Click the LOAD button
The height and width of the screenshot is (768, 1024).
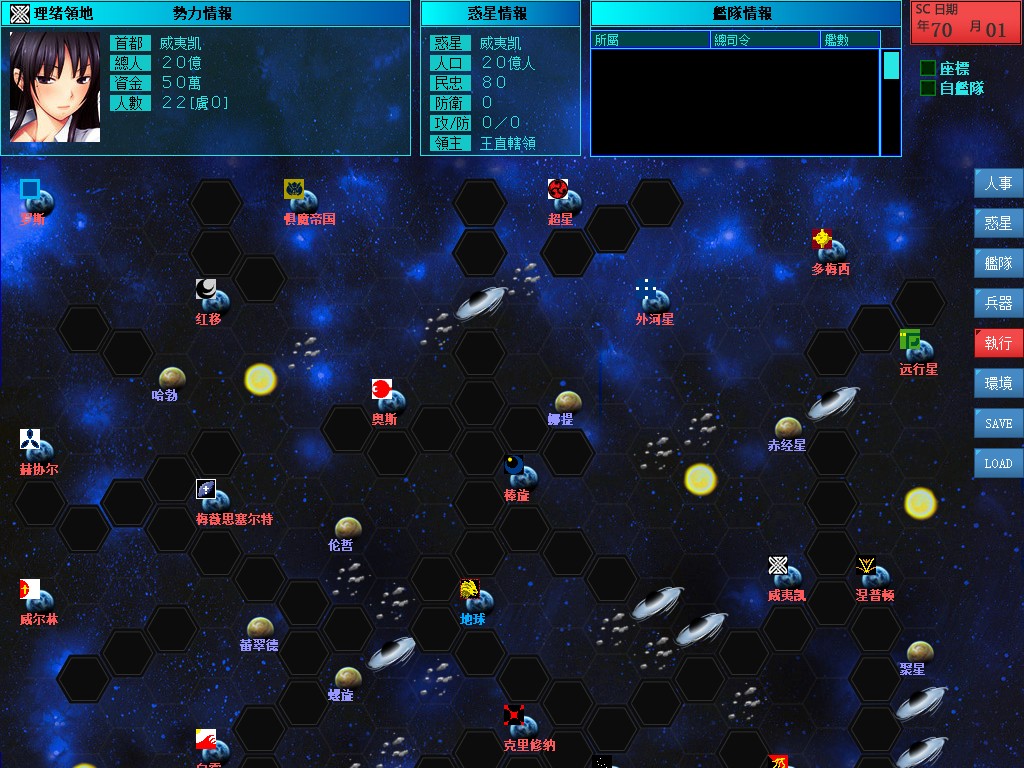(x=998, y=463)
